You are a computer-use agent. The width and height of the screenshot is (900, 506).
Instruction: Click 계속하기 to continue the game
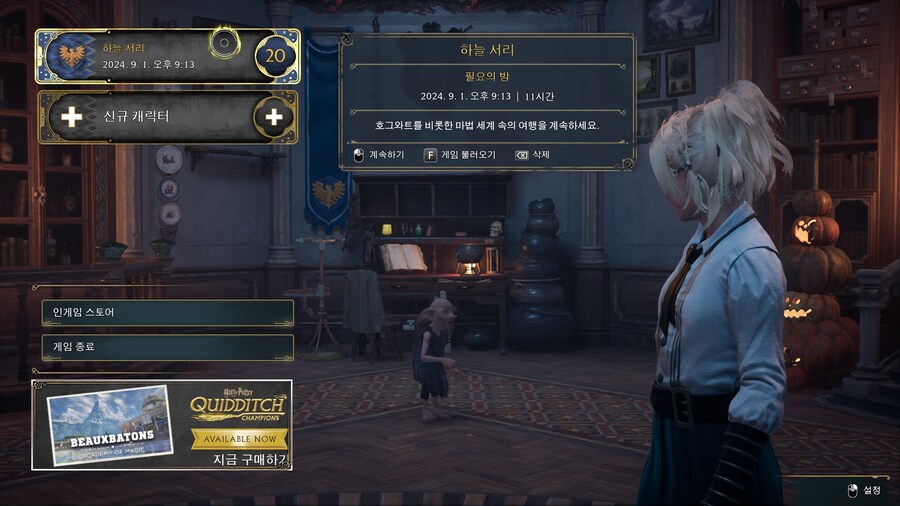(380, 155)
